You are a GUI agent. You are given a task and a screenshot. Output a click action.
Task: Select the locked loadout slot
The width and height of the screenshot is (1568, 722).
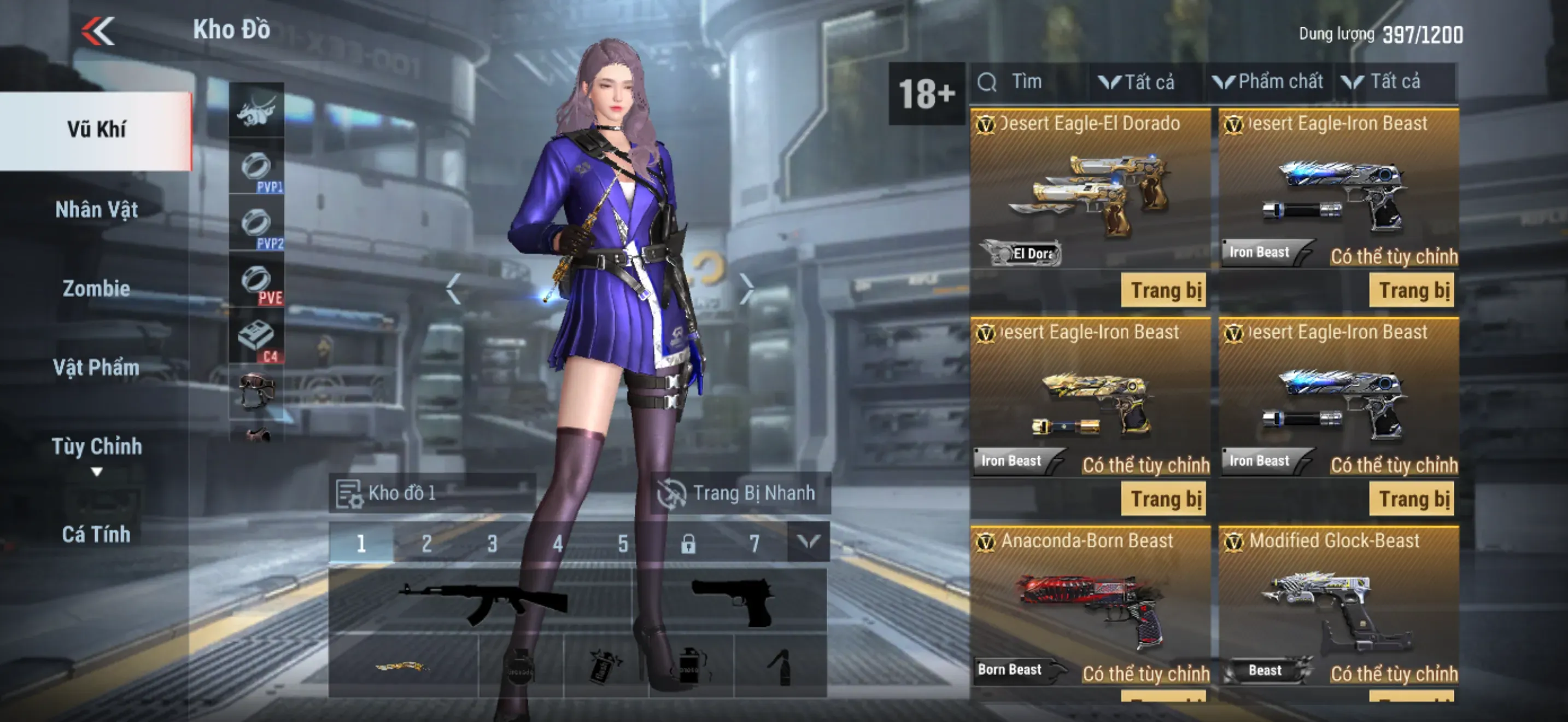[688, 543]
